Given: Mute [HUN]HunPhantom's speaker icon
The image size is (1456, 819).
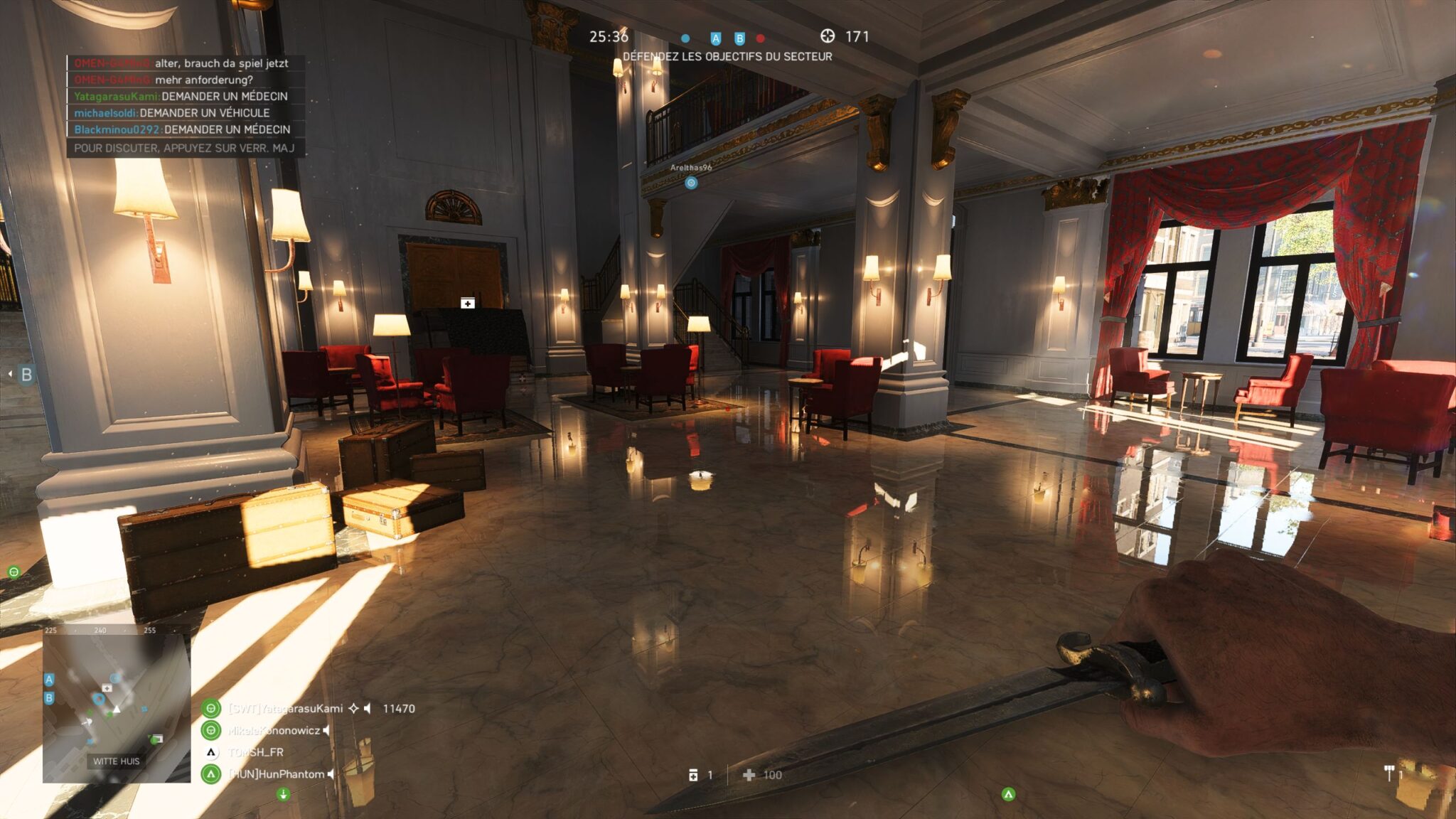Looking at the screenshot, I should 330,775.
